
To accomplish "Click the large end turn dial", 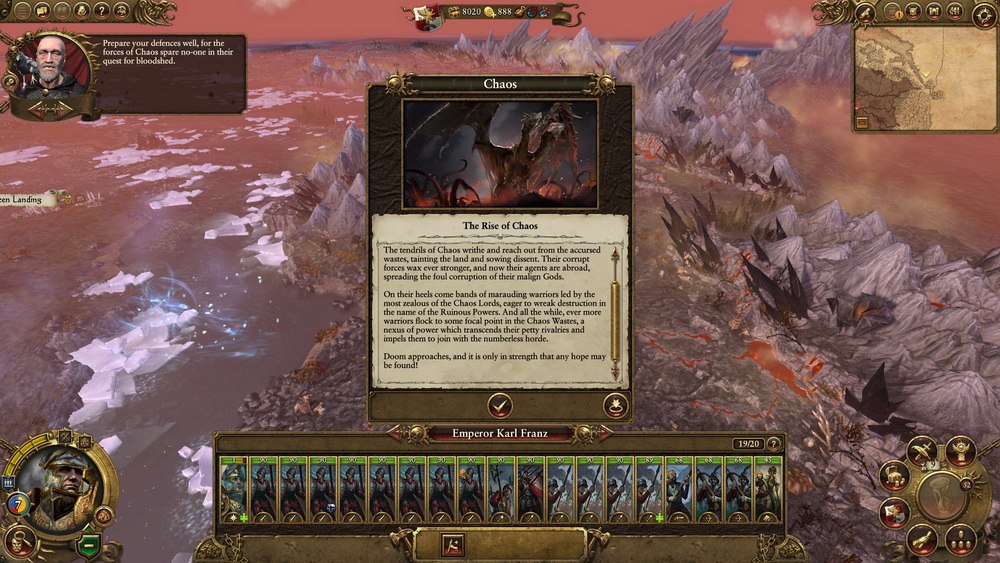I will 940,497.
